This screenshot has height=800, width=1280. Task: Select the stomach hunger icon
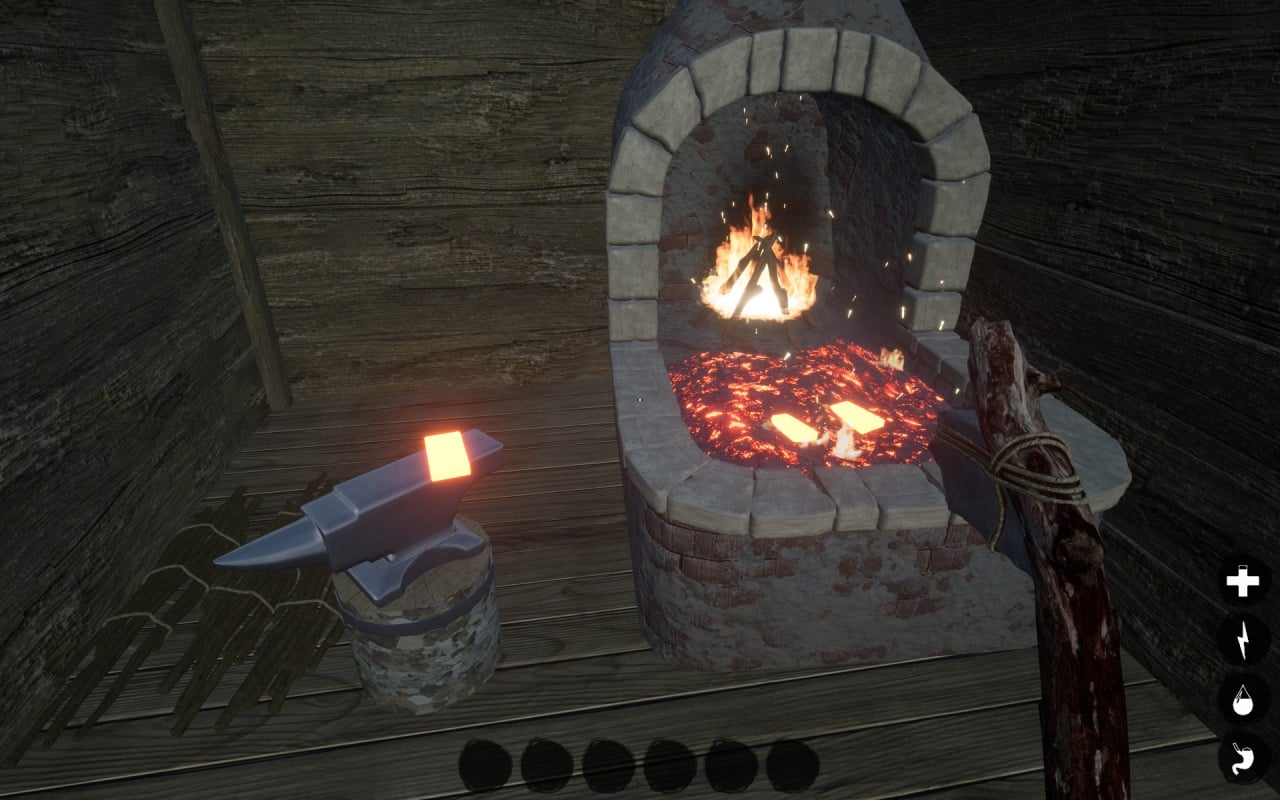point(1243,757)
